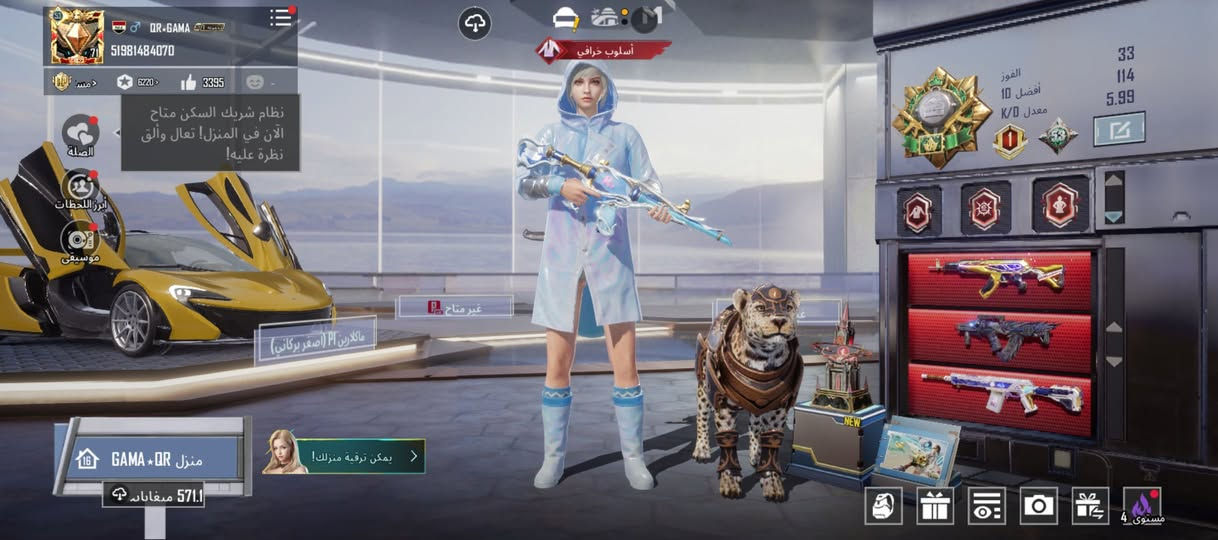Viewport: 1218px width, 540px height.
Task: Open the gift box icon
Action: click(x=935, y=506)
